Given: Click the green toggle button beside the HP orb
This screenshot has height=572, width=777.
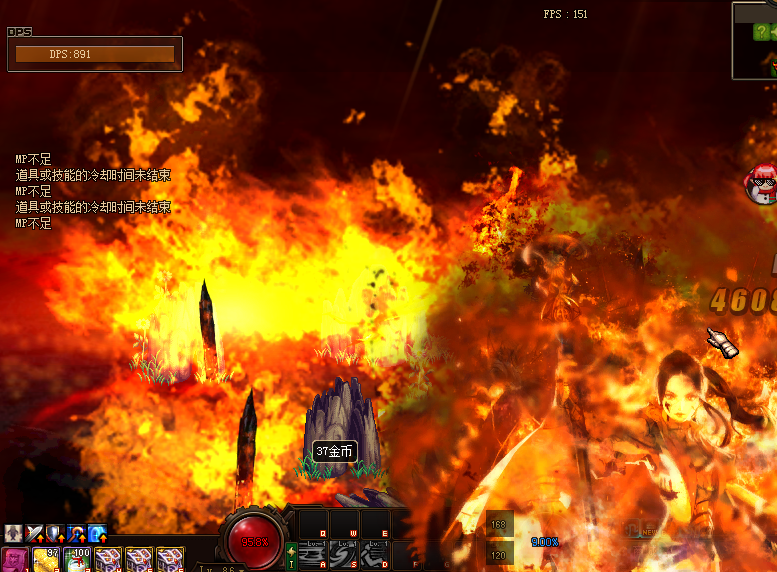Looking at the screenshot, I should pyautogui.click(x=291, y=555).
